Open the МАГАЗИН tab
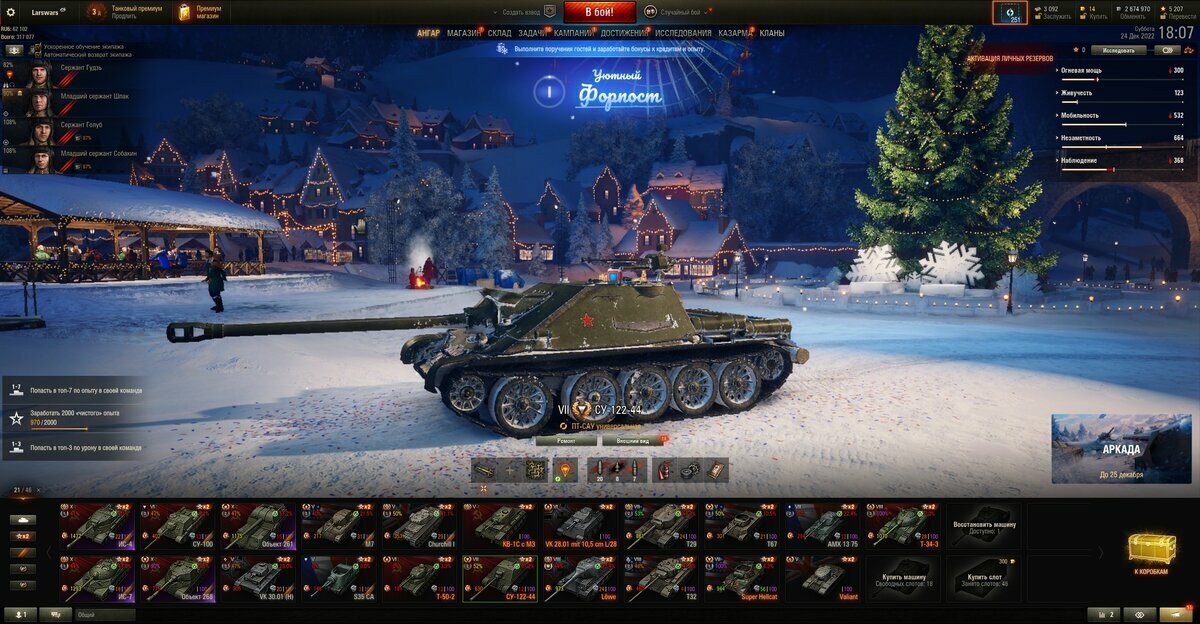Image resolution: width=1200 pixels, height=624 pixels. 463,33
